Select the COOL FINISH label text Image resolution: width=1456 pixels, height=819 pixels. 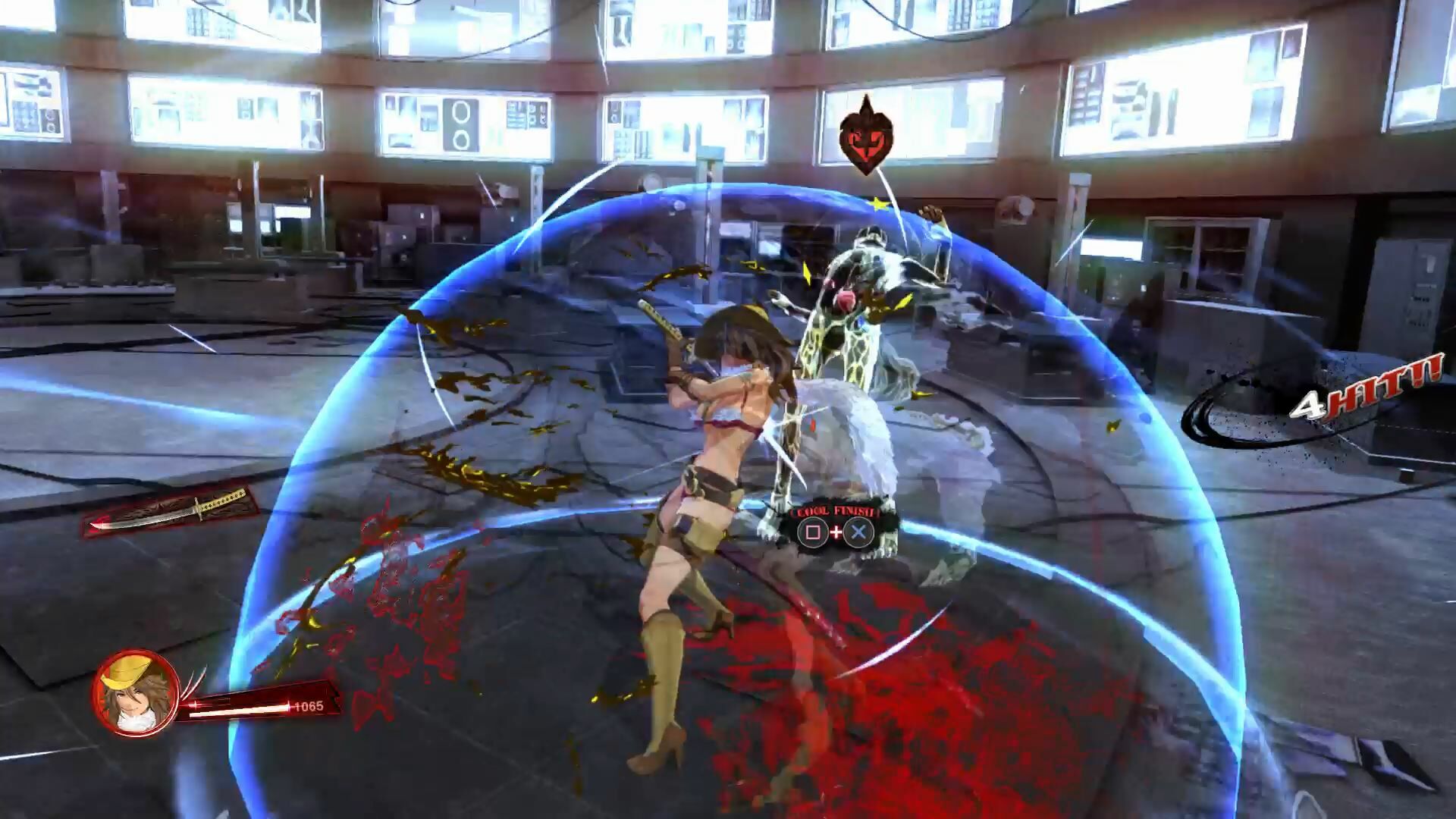click(x=836, y=513)
